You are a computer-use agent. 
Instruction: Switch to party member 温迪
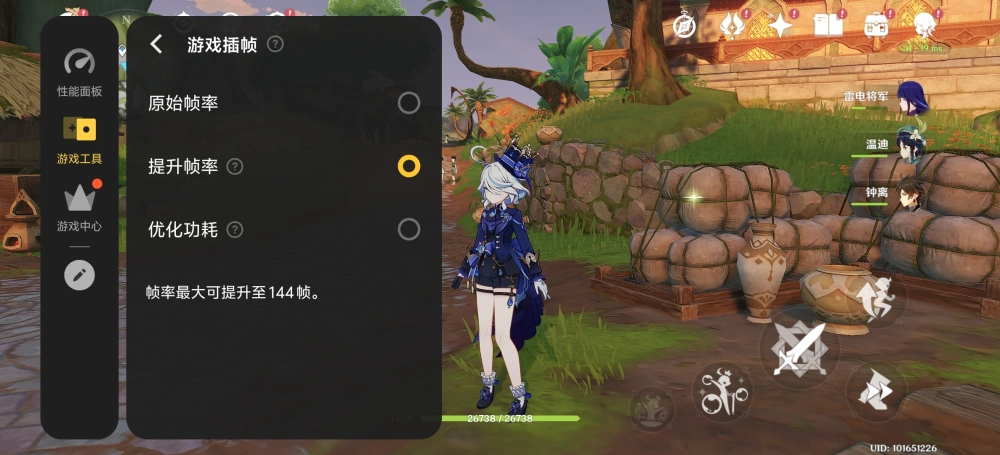910,144
